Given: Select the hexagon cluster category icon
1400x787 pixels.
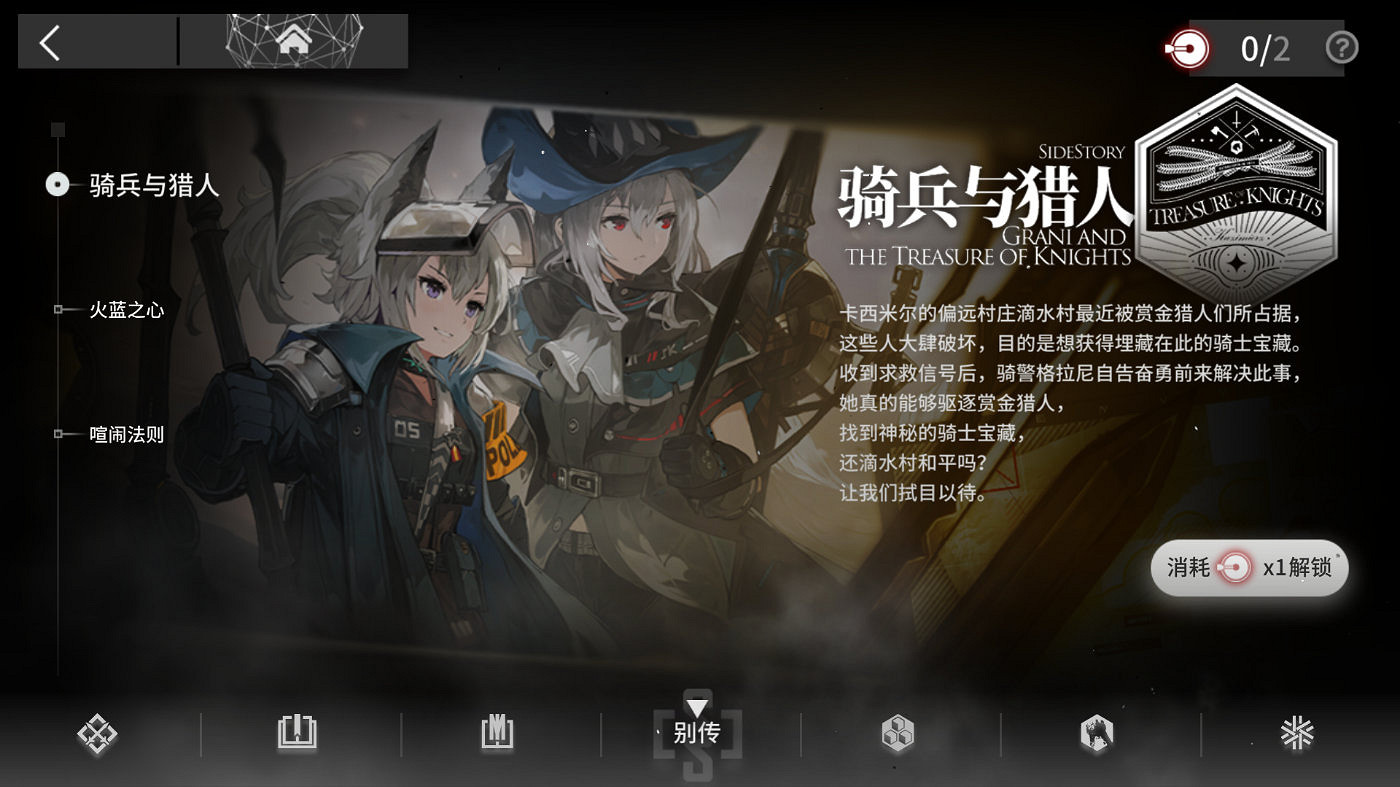Looking at the screenshot, I should click(898, 733).
